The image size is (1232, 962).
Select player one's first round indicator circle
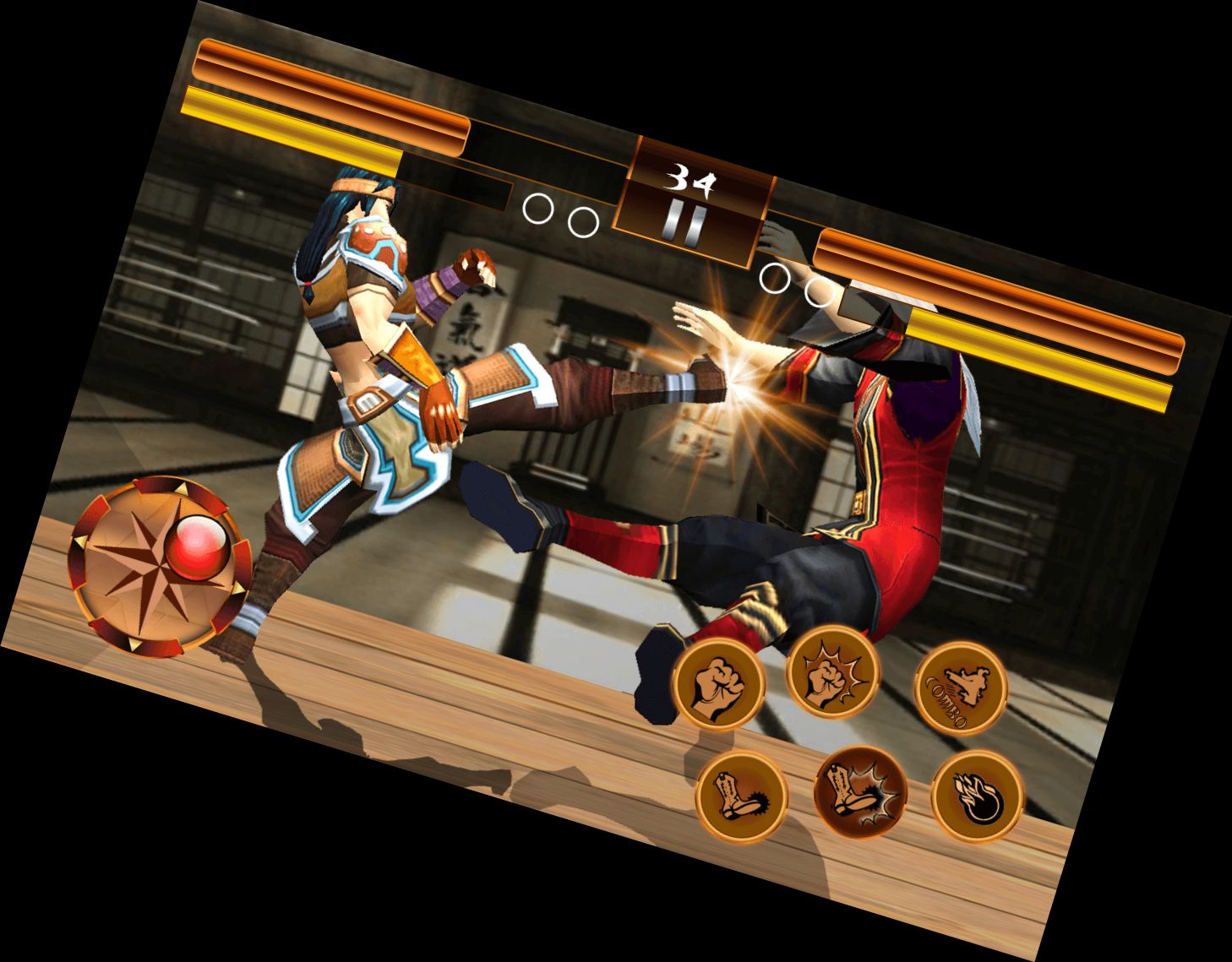pos(538,209)
